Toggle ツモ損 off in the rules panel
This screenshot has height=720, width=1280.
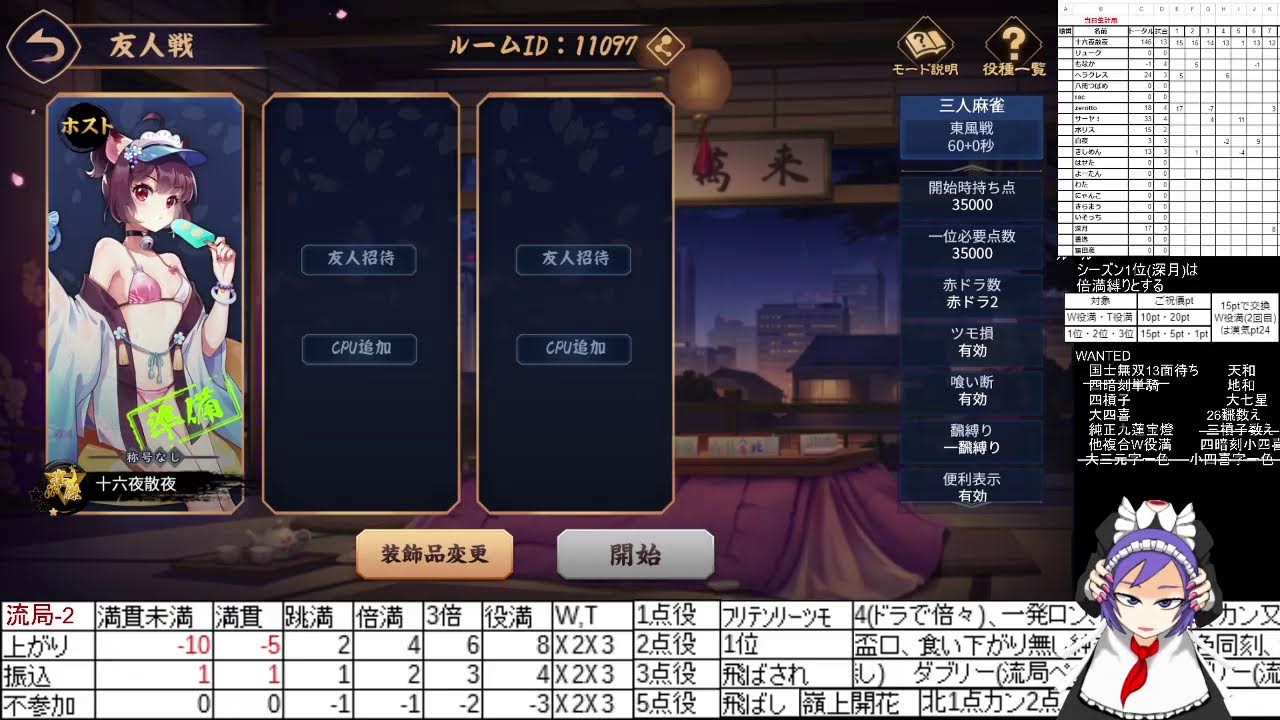pyautogui.click(x=971, y=342)
